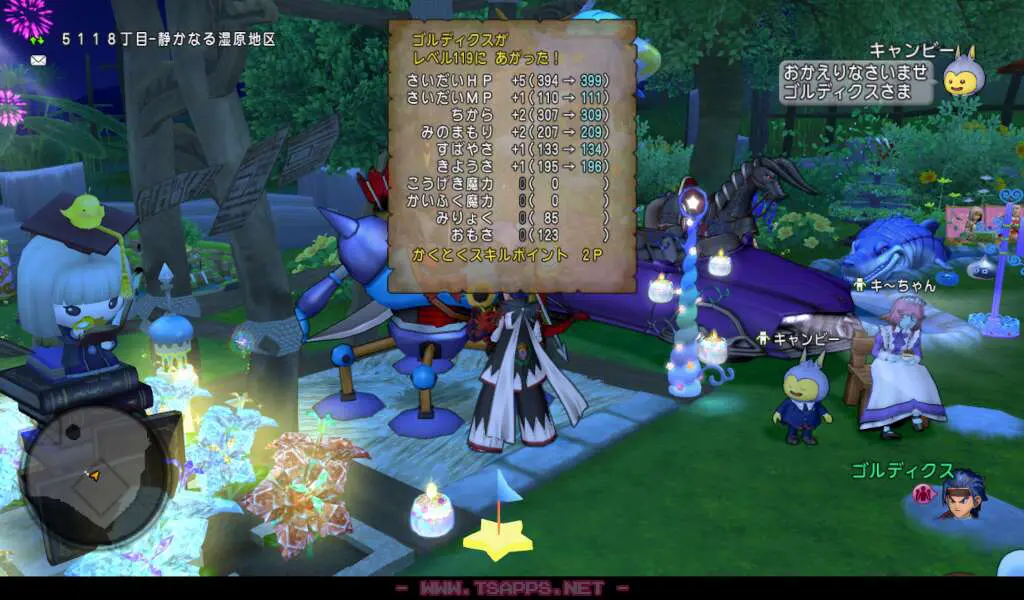1024x600 pixels.
Task: Click the キャンビー speaker portrait icon
Action: coord(964,76)
